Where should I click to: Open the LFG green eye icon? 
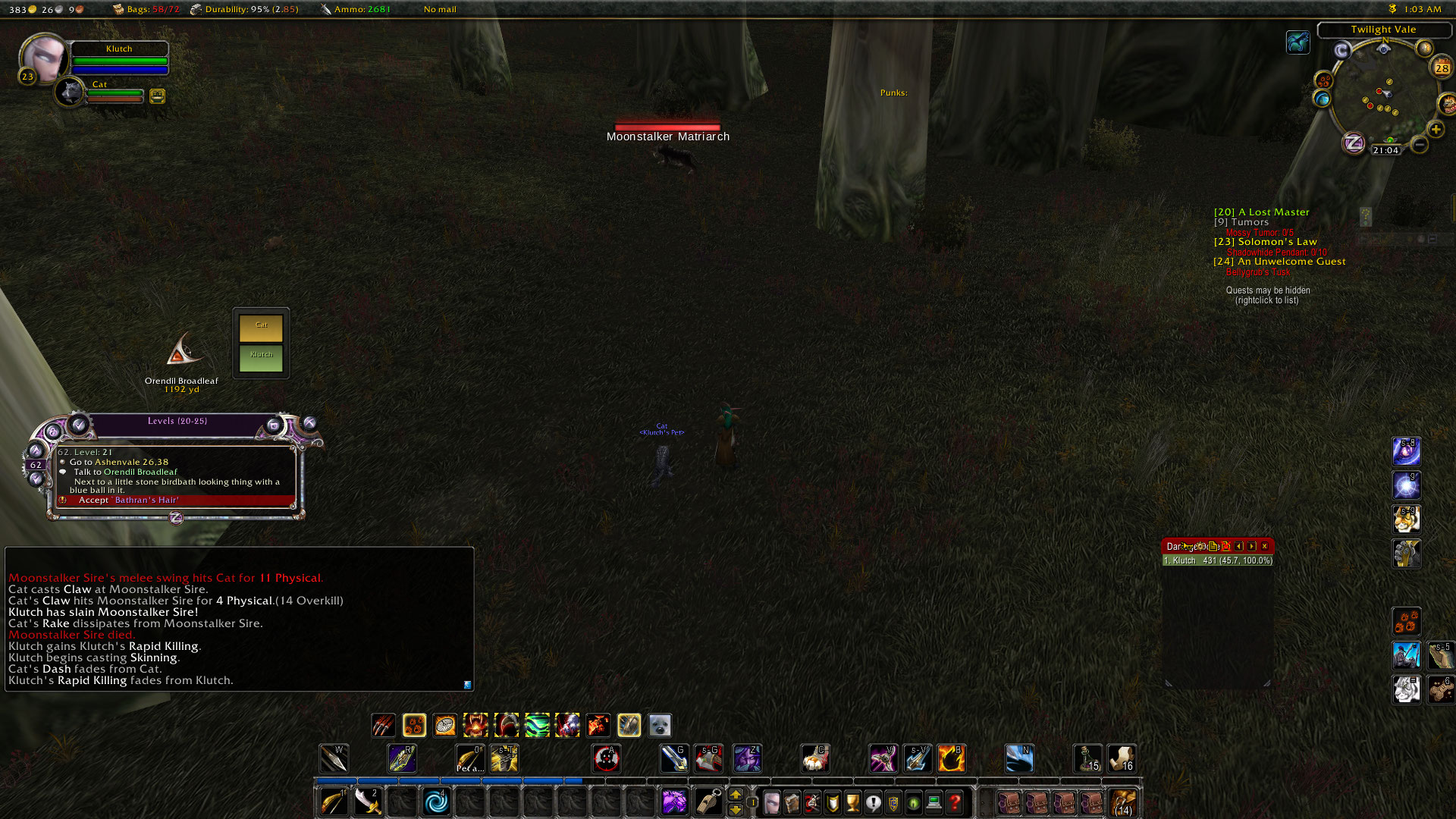click(912, 803)
